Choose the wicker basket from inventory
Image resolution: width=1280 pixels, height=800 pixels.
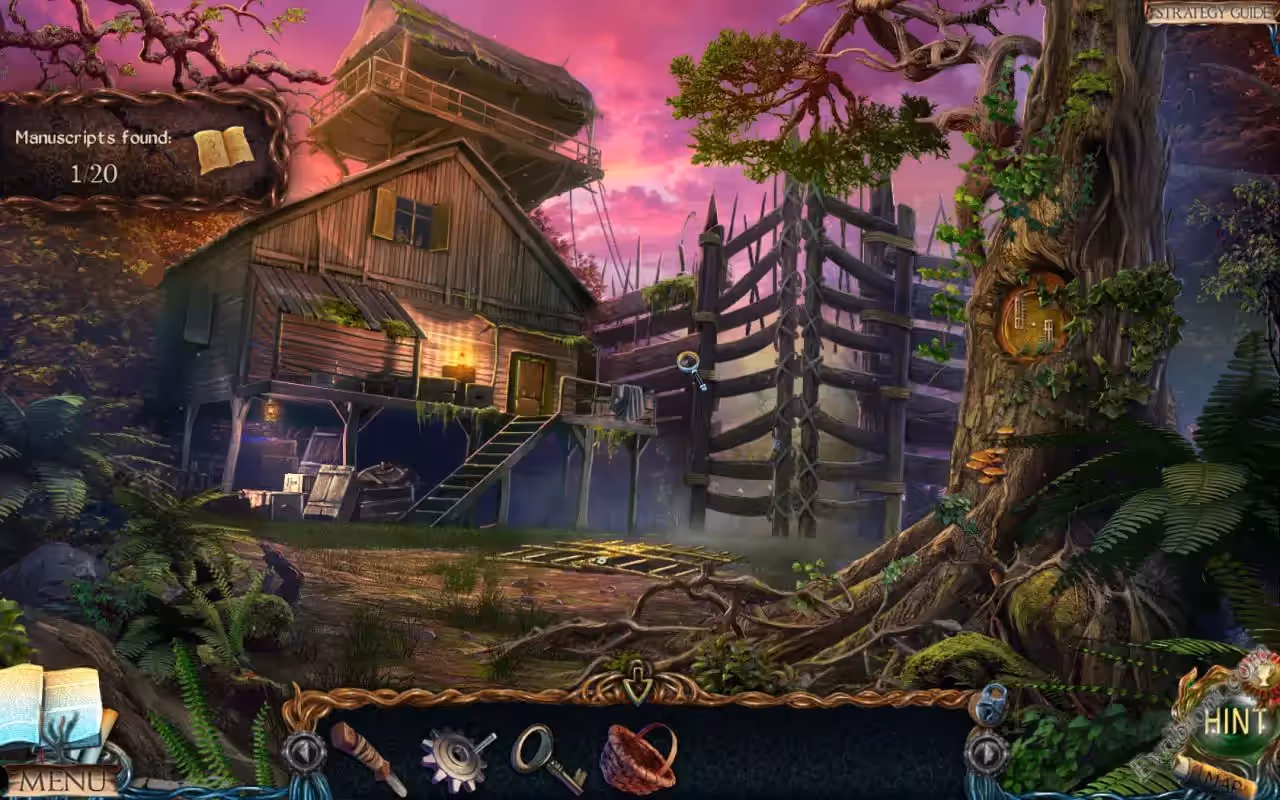(x=638, y=758)
